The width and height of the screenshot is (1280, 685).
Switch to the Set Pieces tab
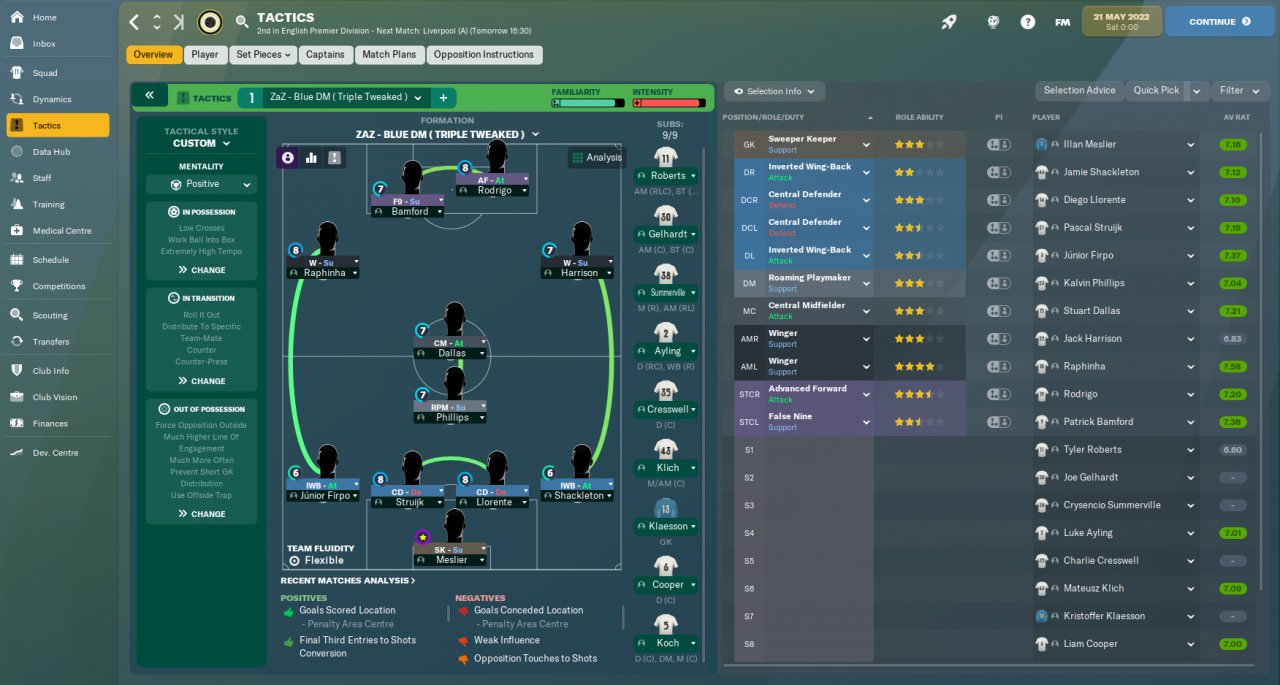coord(263,55)
